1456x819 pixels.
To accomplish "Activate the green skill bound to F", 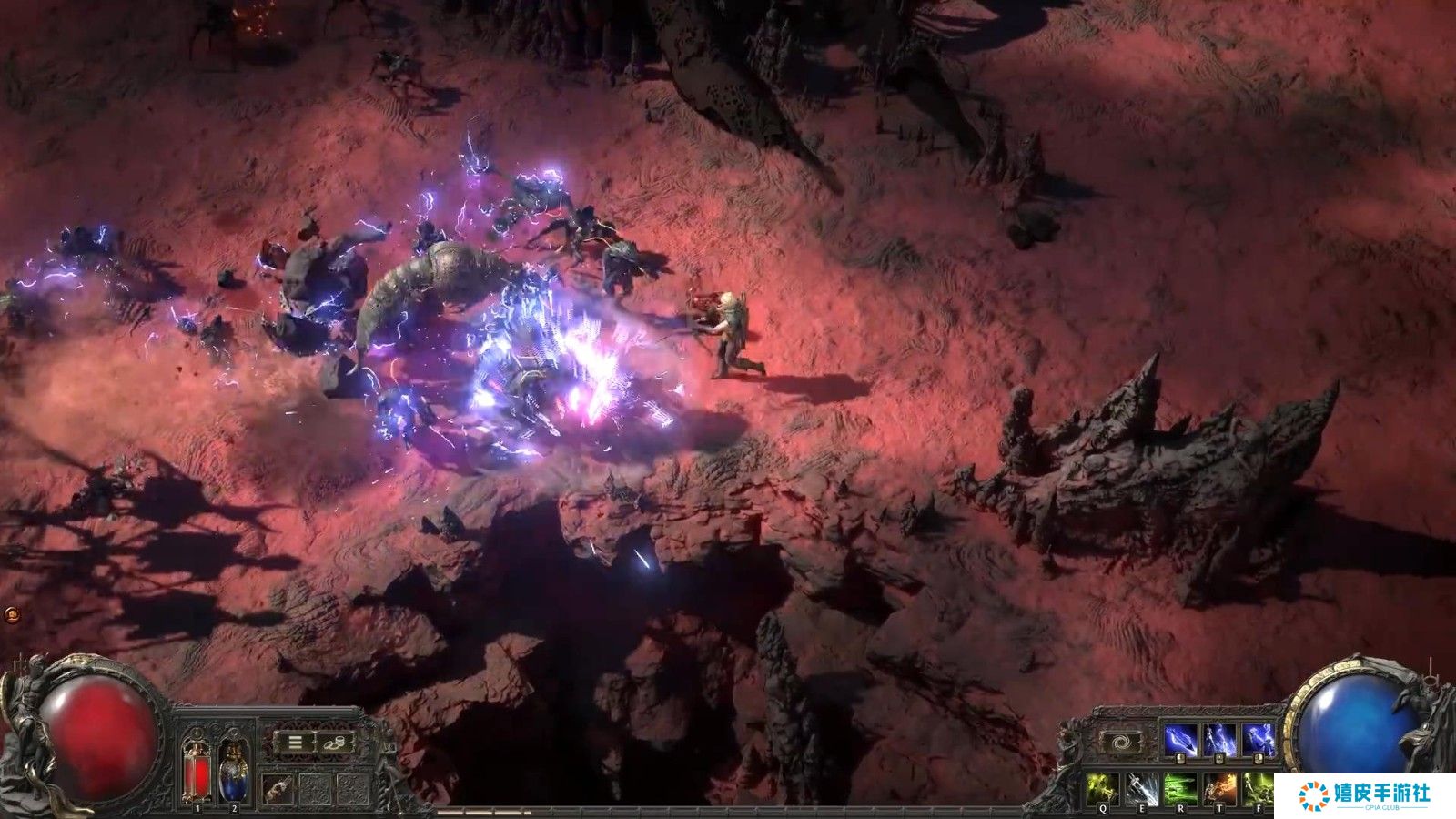I will click(1259, 788).
